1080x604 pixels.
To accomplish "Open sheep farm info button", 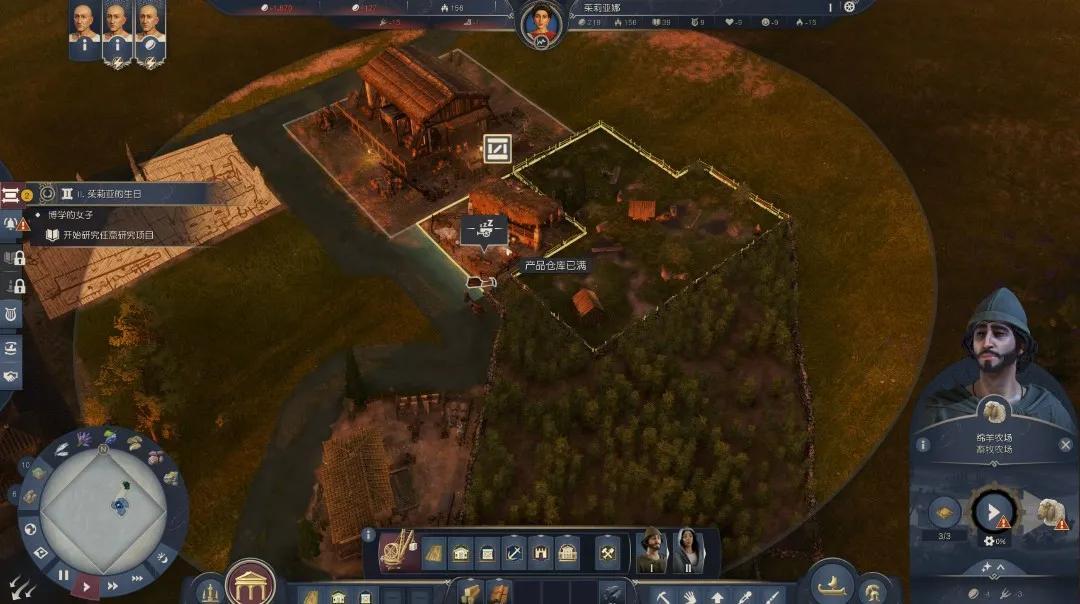I will pyautogui.click(x=923, y=444).
